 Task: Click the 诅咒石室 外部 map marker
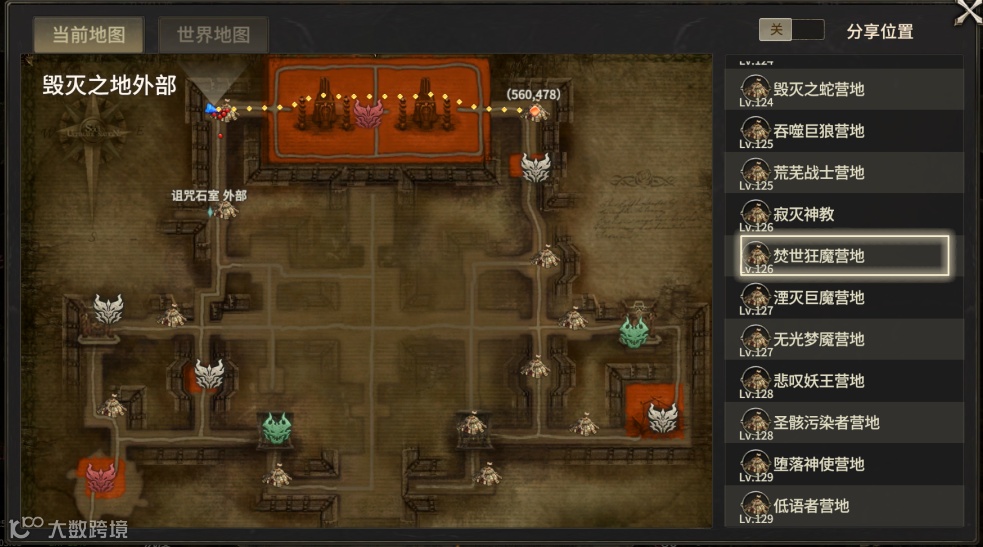227,210
